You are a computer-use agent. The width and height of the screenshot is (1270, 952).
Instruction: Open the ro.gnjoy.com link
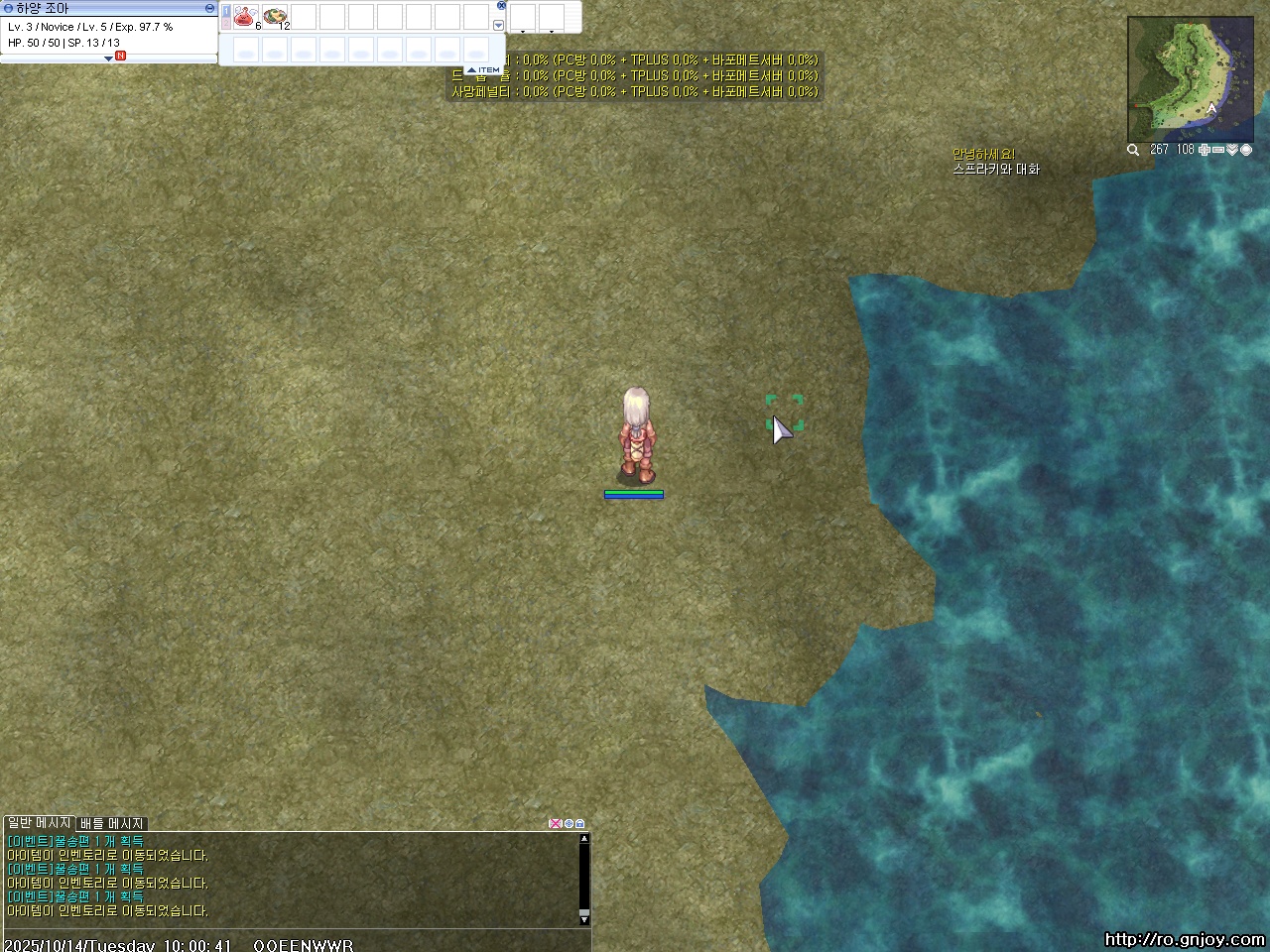1185,939
